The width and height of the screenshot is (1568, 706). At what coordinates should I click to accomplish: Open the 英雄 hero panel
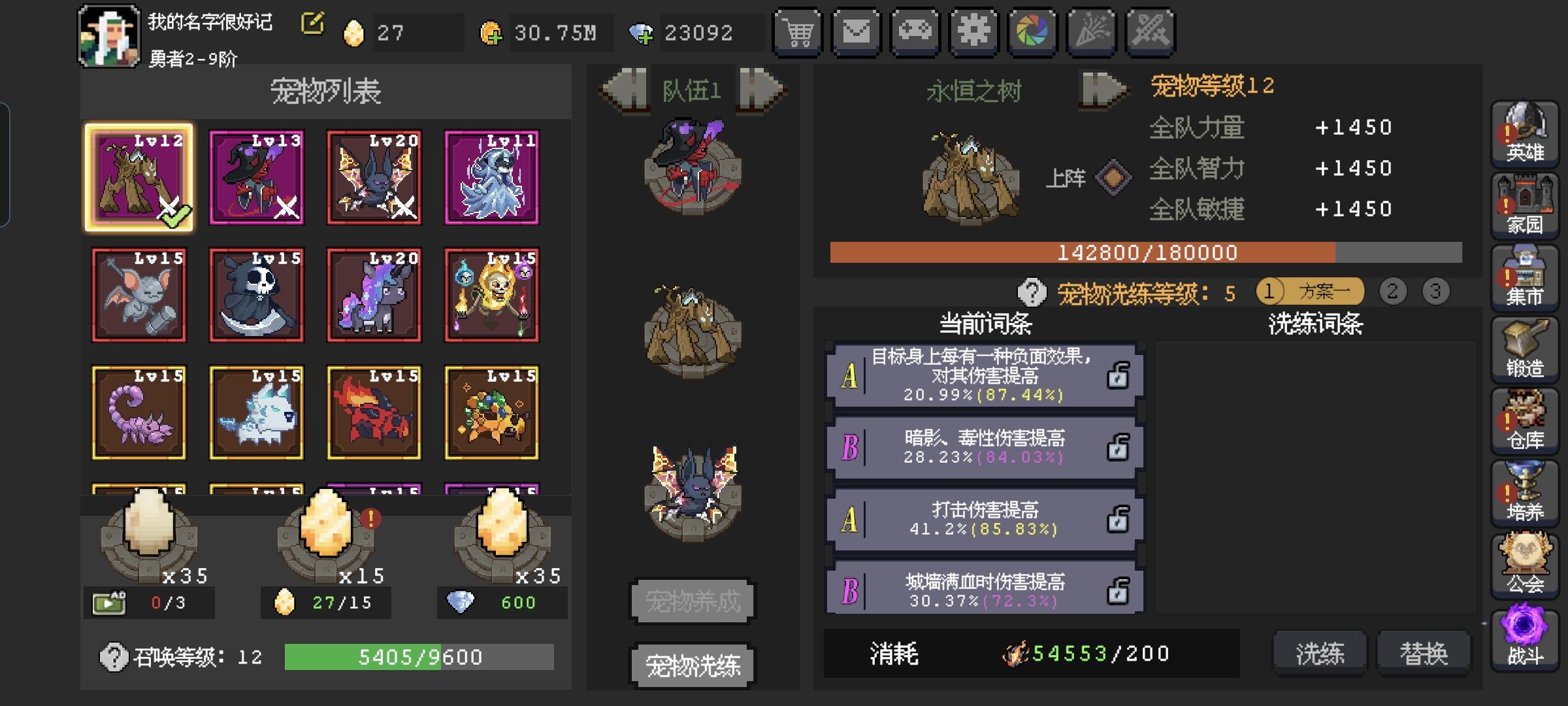click(1525, 134)
